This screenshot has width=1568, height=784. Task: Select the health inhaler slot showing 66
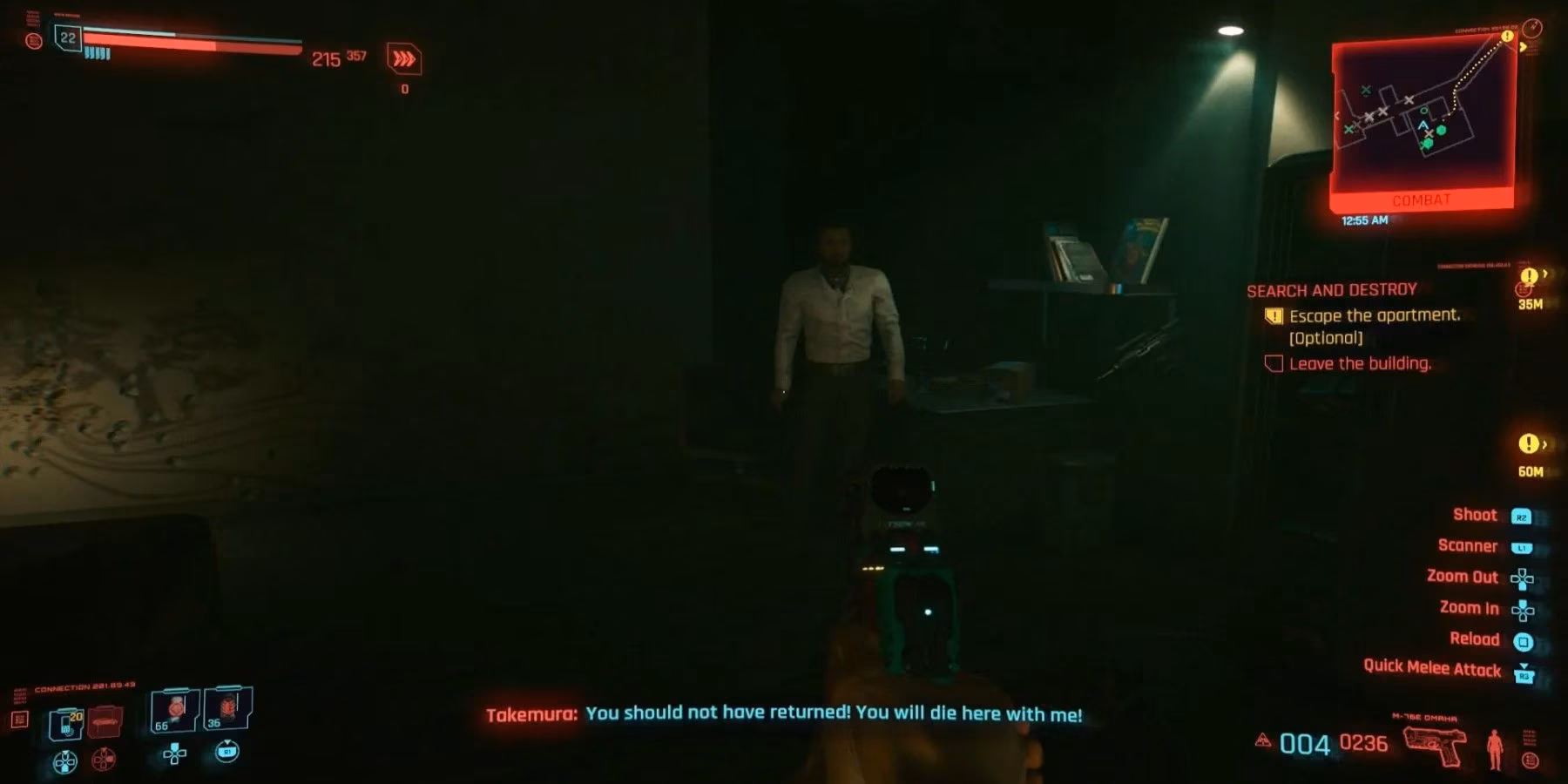[x=172, y=709]
